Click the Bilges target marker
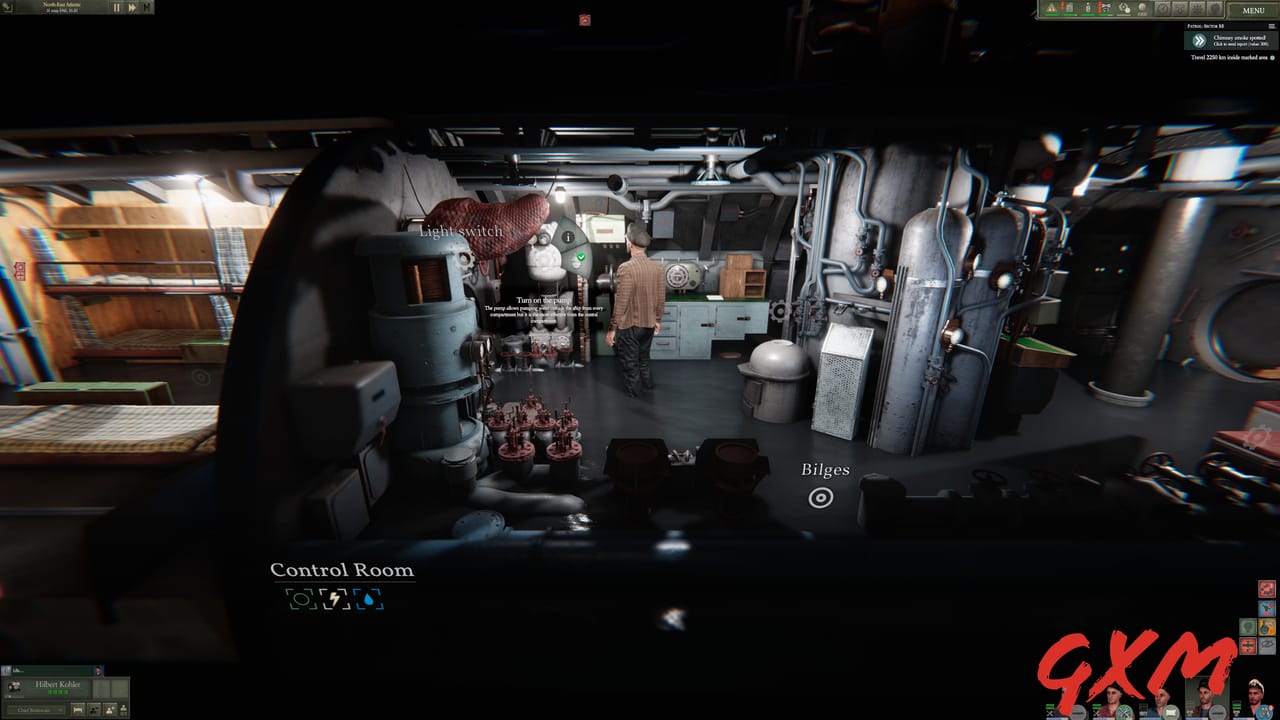 tap(822, 496)
